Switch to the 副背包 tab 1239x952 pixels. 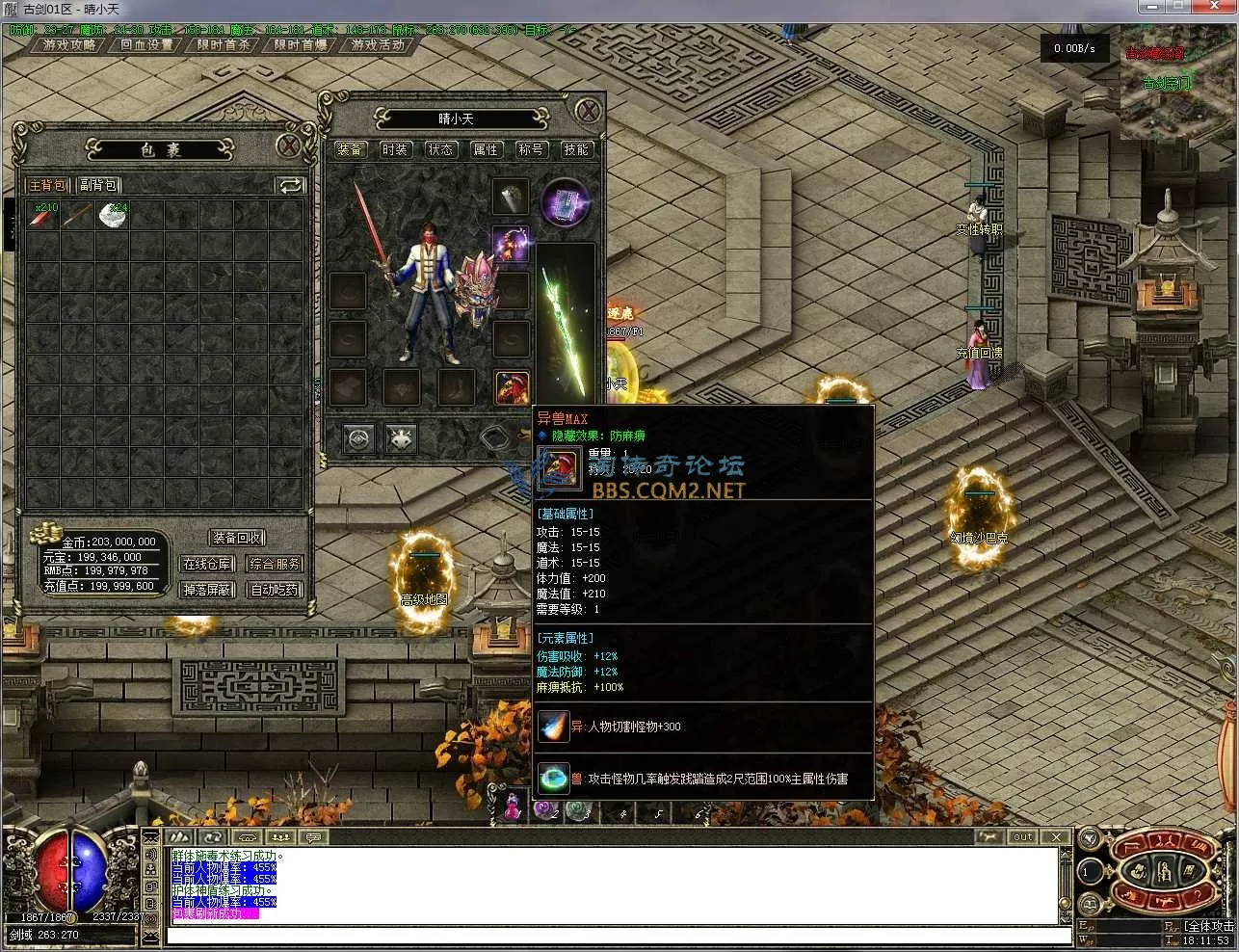click(97, 185)
